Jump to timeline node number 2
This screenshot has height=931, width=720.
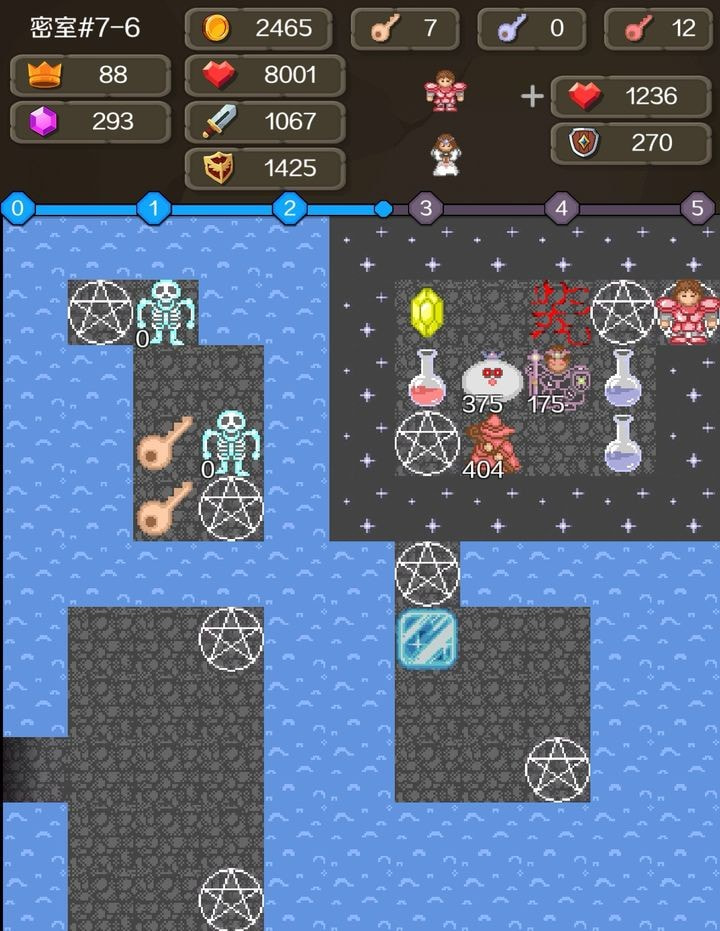click(290, 209)
